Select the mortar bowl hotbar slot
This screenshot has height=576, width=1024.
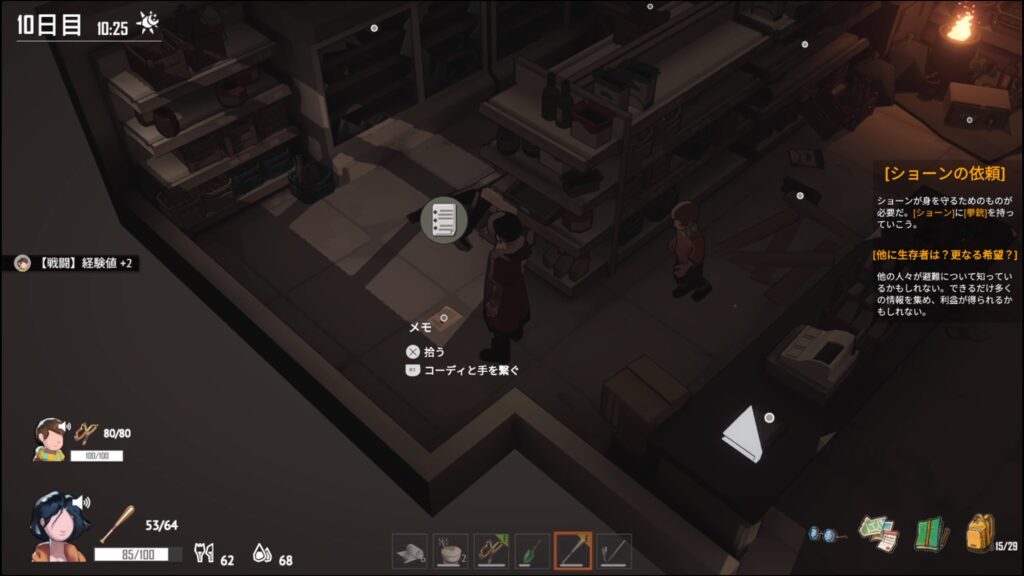click(450, 550)
